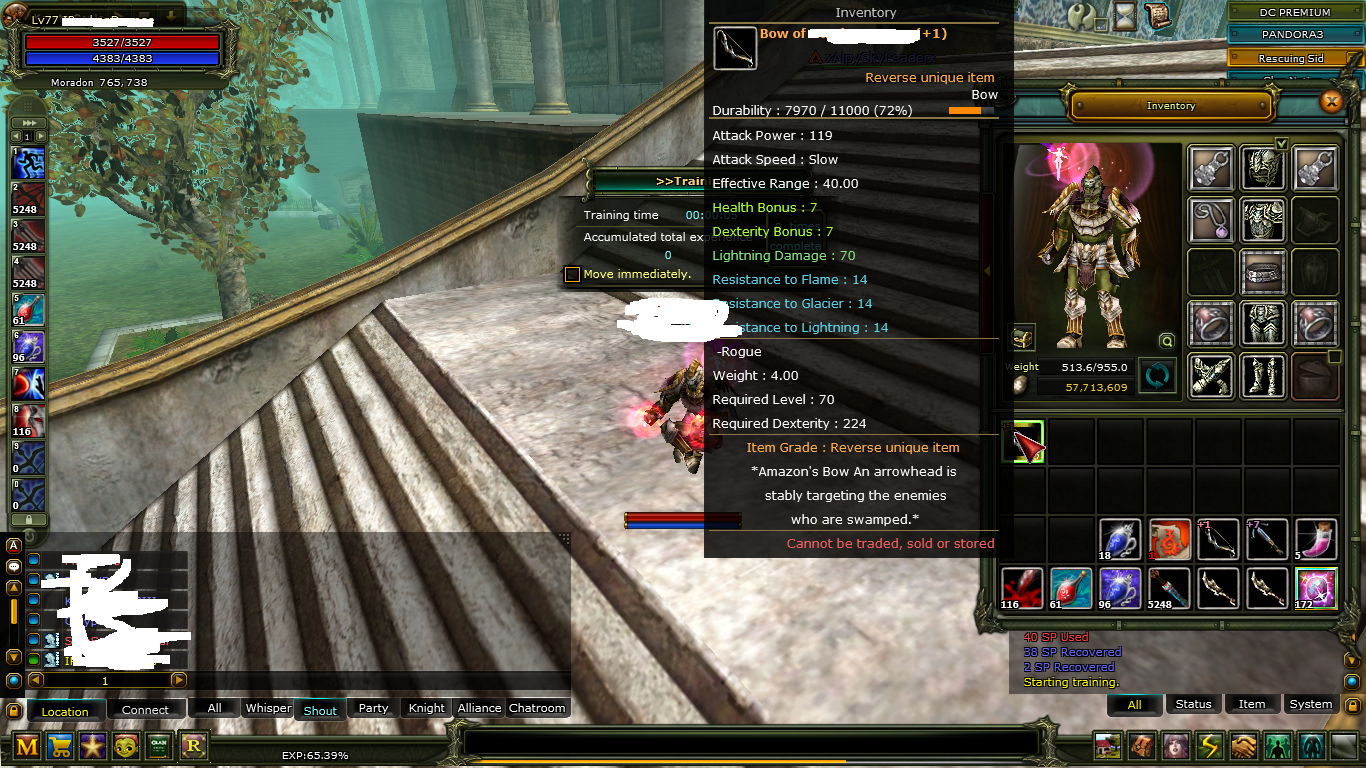1366x768 pixels.
Task: Expand the hotbar with the triple-arrow button
Action: pos(29,122)
